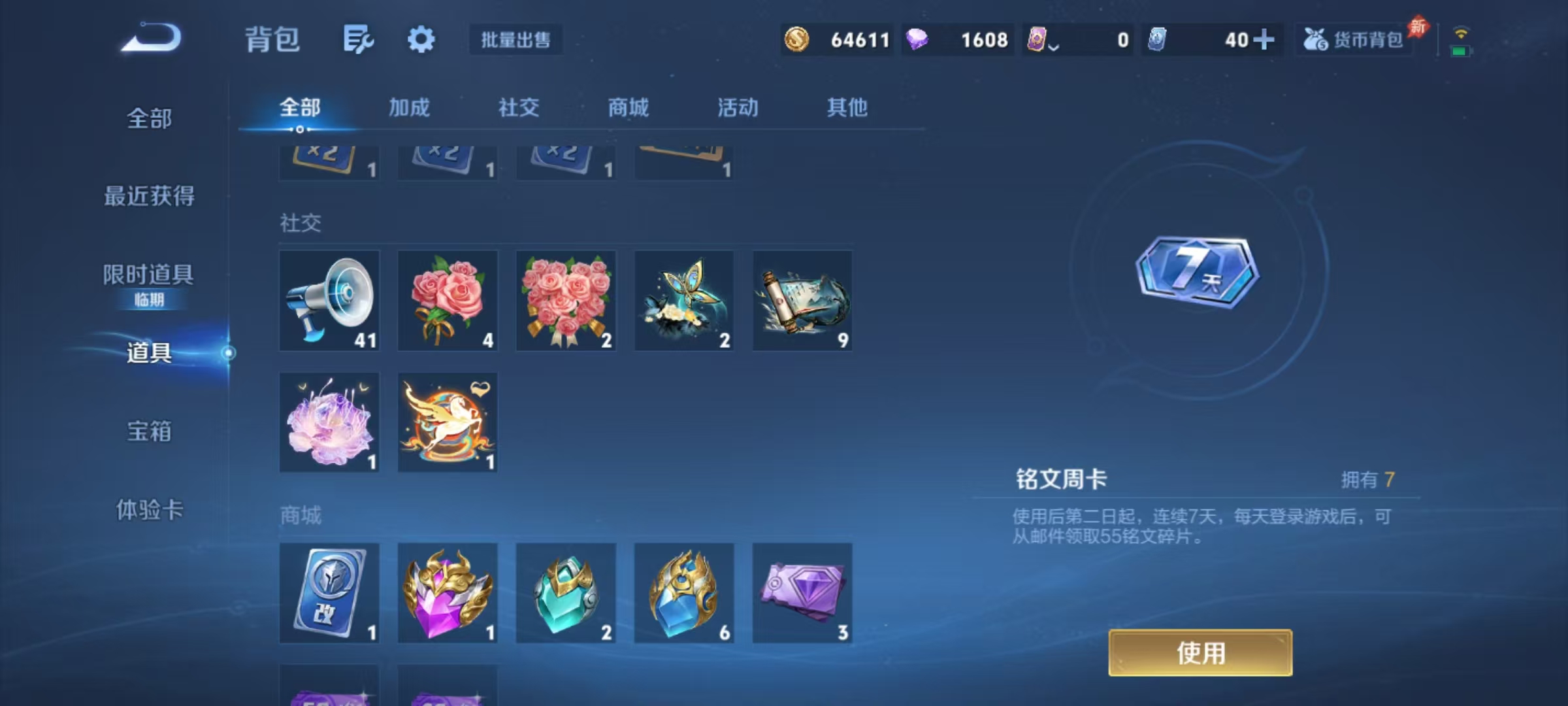1568x706 pixels.
Task: Select the rune change card marked 改
Action: (x=329, y=594)
